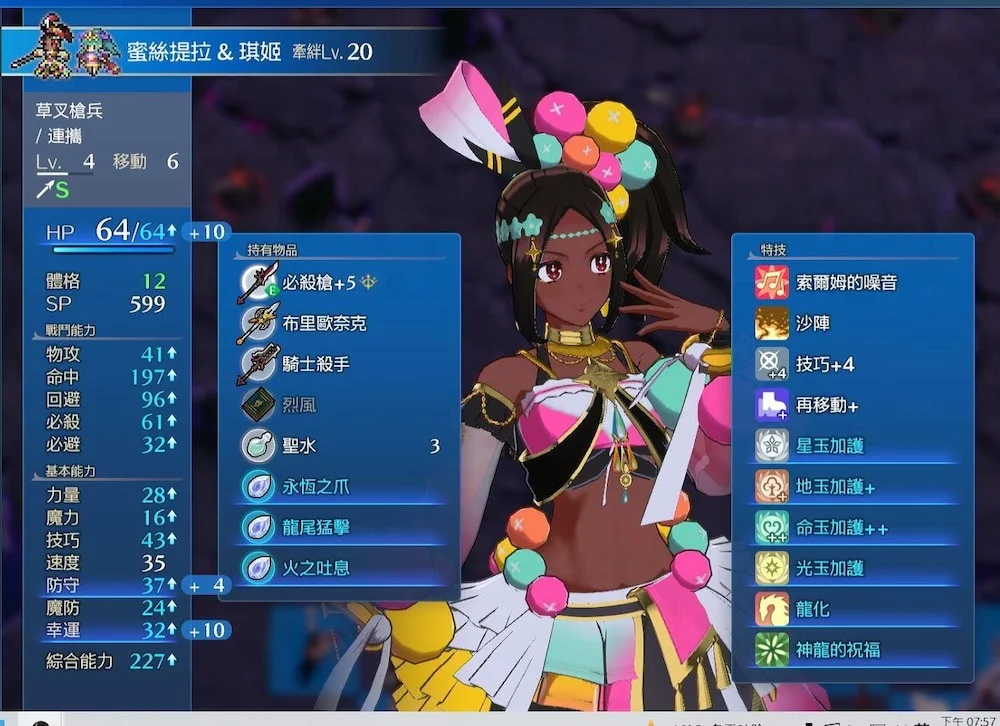The image size is (1000, 726).
Task: Select the 聖水 item
Action: click(x=300, y=446)
